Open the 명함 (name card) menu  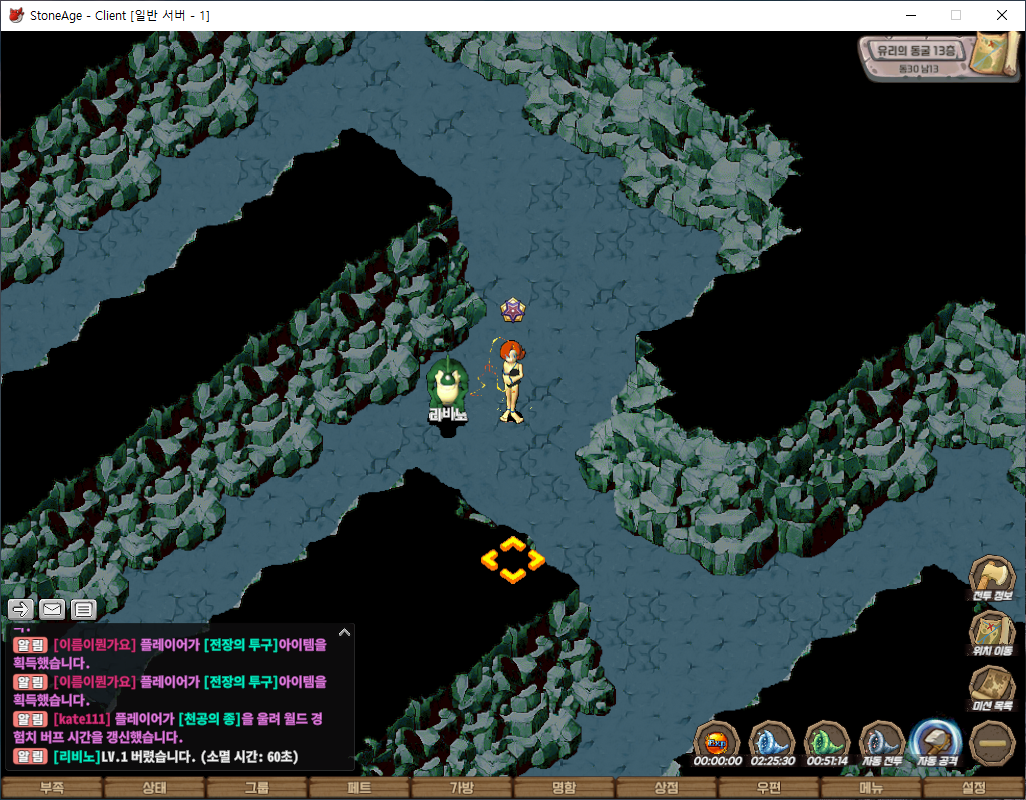564,788
